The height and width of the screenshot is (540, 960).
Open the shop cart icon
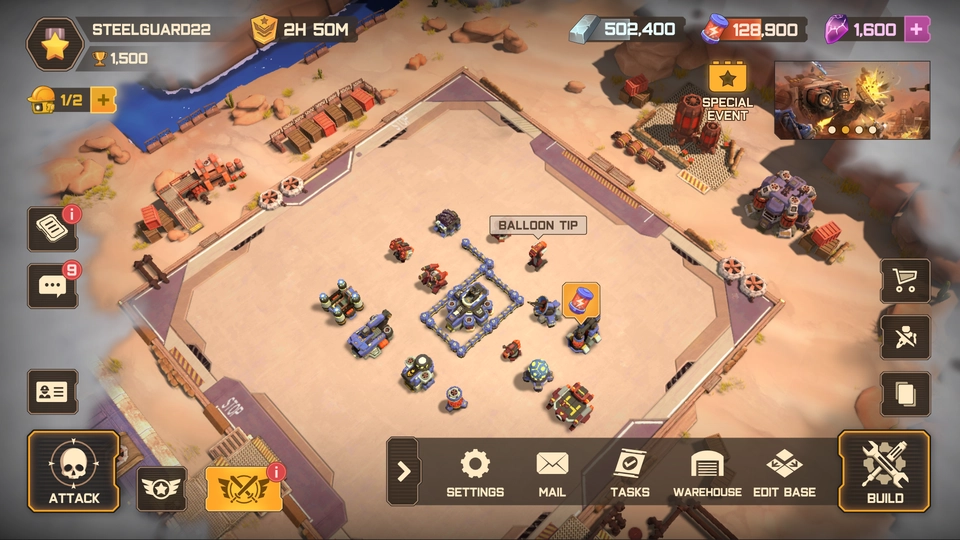coord(905,282)
